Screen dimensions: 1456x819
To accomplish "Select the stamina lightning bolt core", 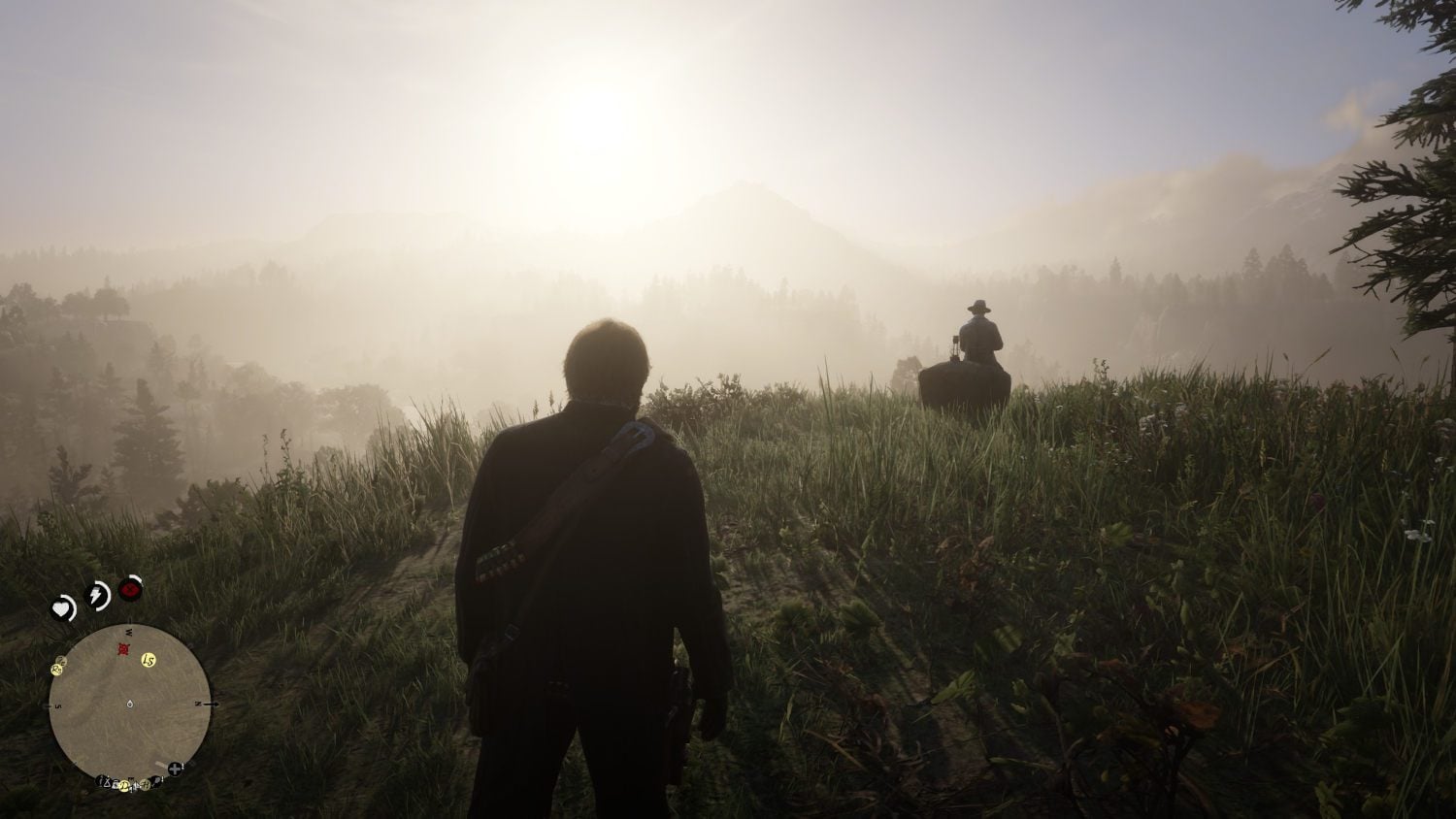I will (96, 595).
